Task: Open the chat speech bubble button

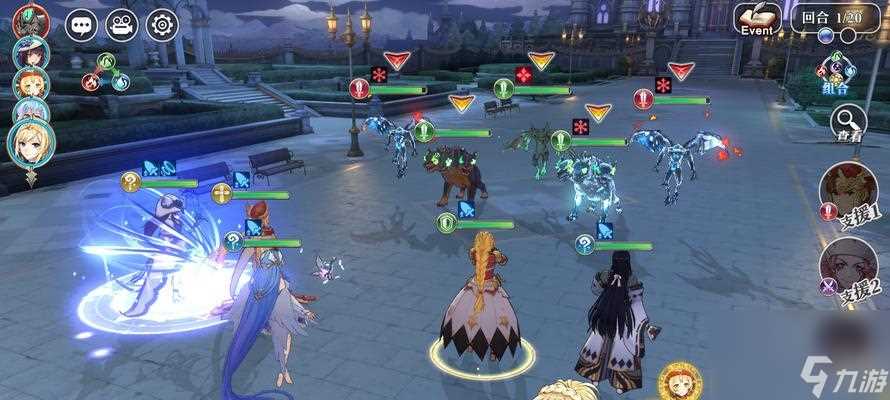Action: [81, 24]
